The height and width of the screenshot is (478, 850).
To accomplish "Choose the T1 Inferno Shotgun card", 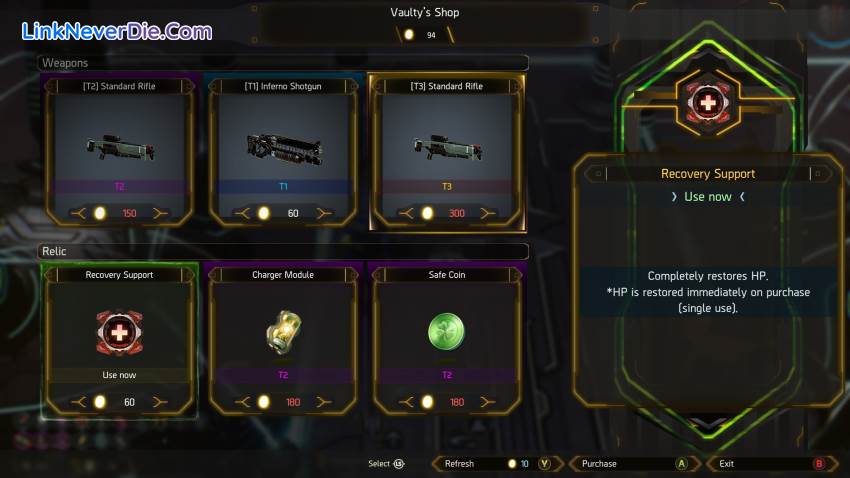I will click(283, 150).
